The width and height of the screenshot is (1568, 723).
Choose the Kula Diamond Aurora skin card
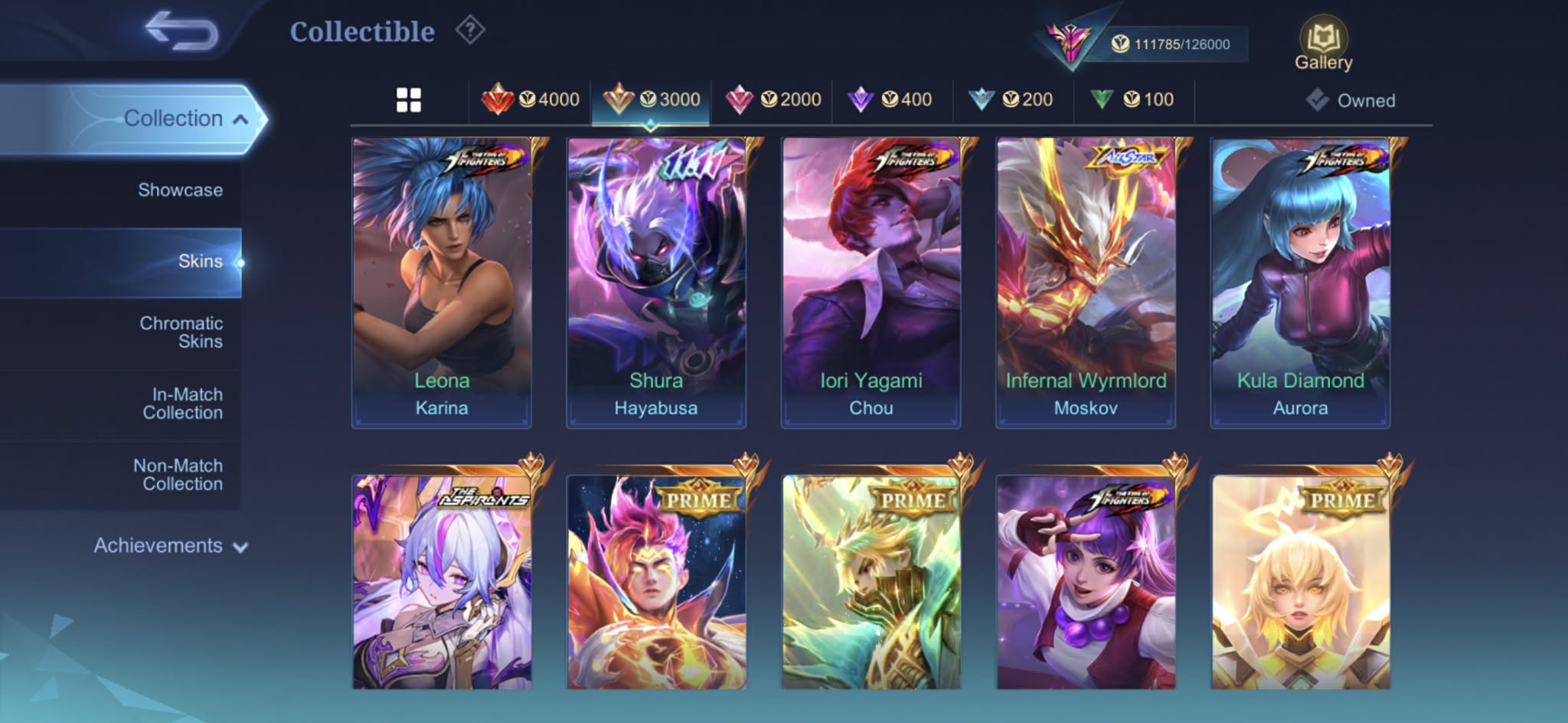coord(1300,282)
